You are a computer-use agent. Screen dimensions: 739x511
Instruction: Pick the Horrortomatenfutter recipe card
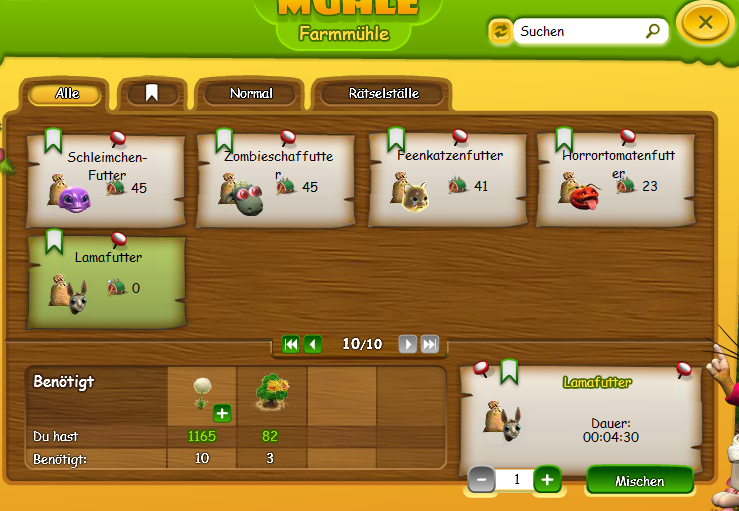click(x=617, y=180)
